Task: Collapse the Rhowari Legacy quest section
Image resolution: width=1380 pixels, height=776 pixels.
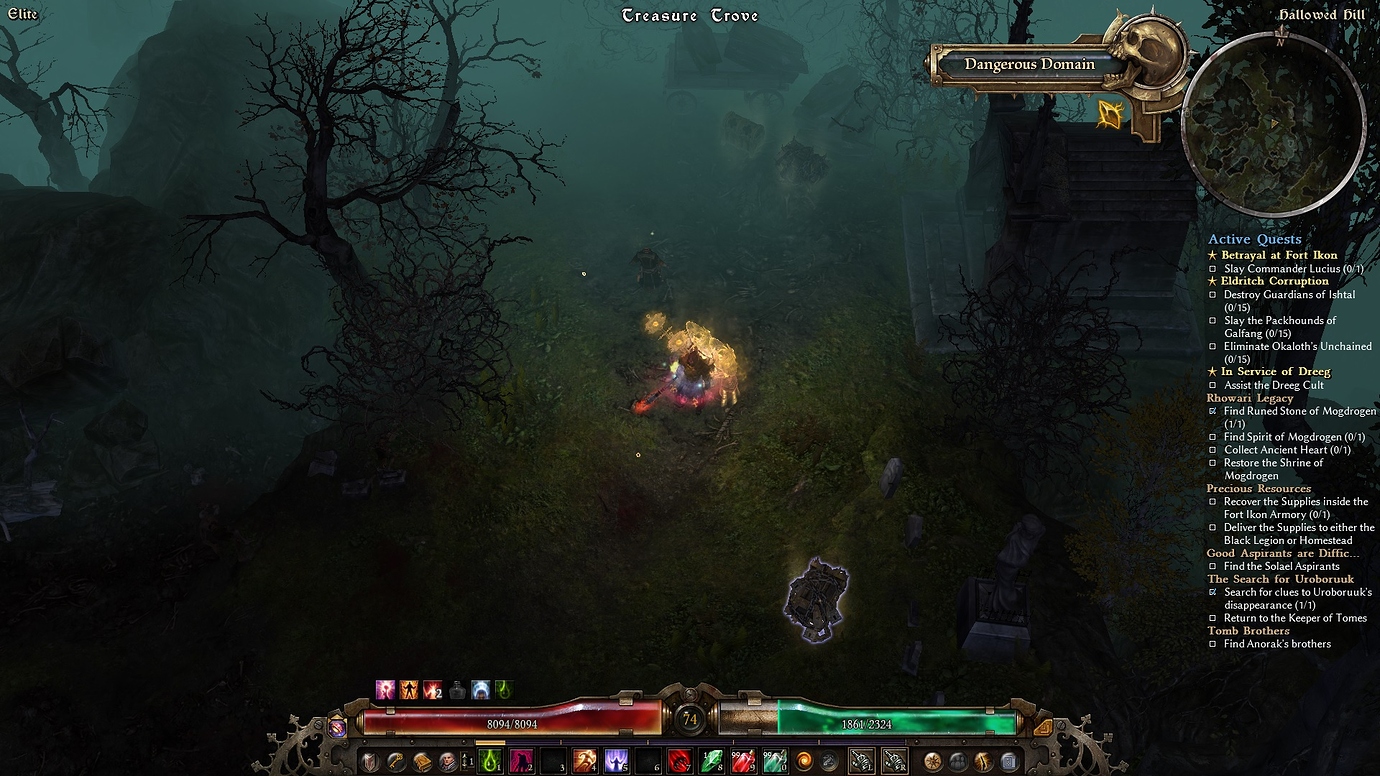Action: [x=1252, y=397]
